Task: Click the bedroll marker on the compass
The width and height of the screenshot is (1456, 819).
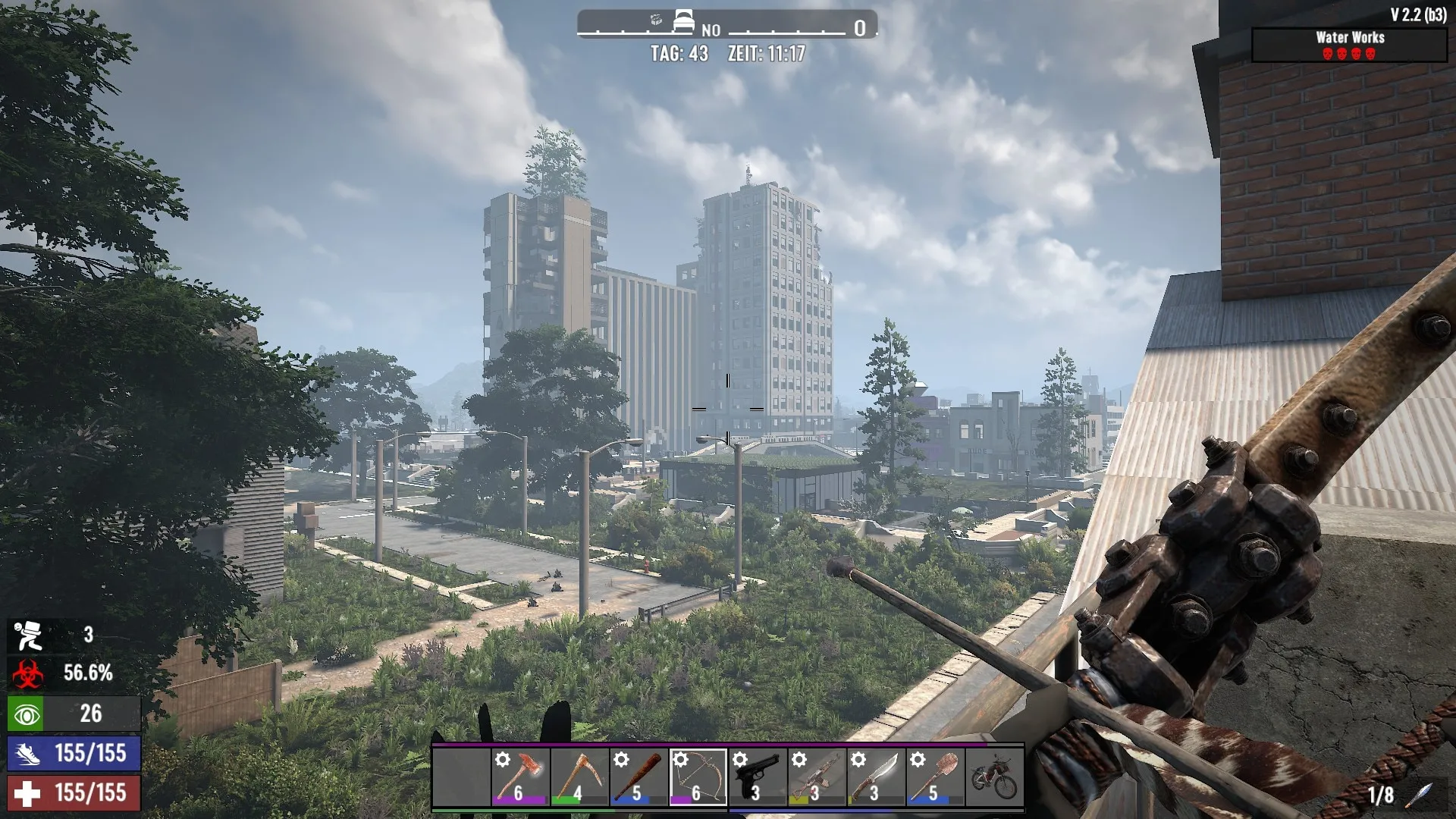Action: coord(683,21)
